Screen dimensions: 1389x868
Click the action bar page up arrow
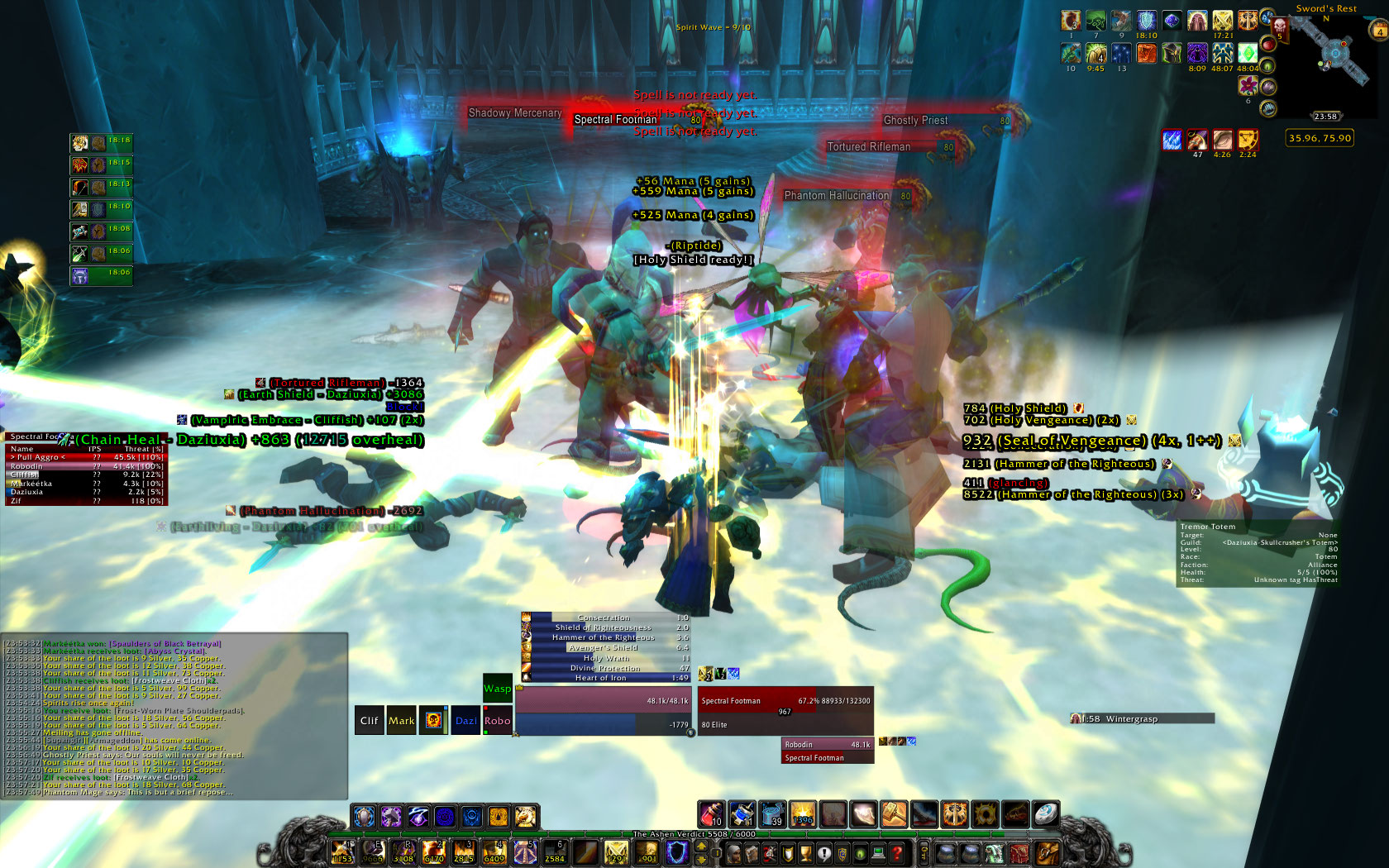coord(702,846)
